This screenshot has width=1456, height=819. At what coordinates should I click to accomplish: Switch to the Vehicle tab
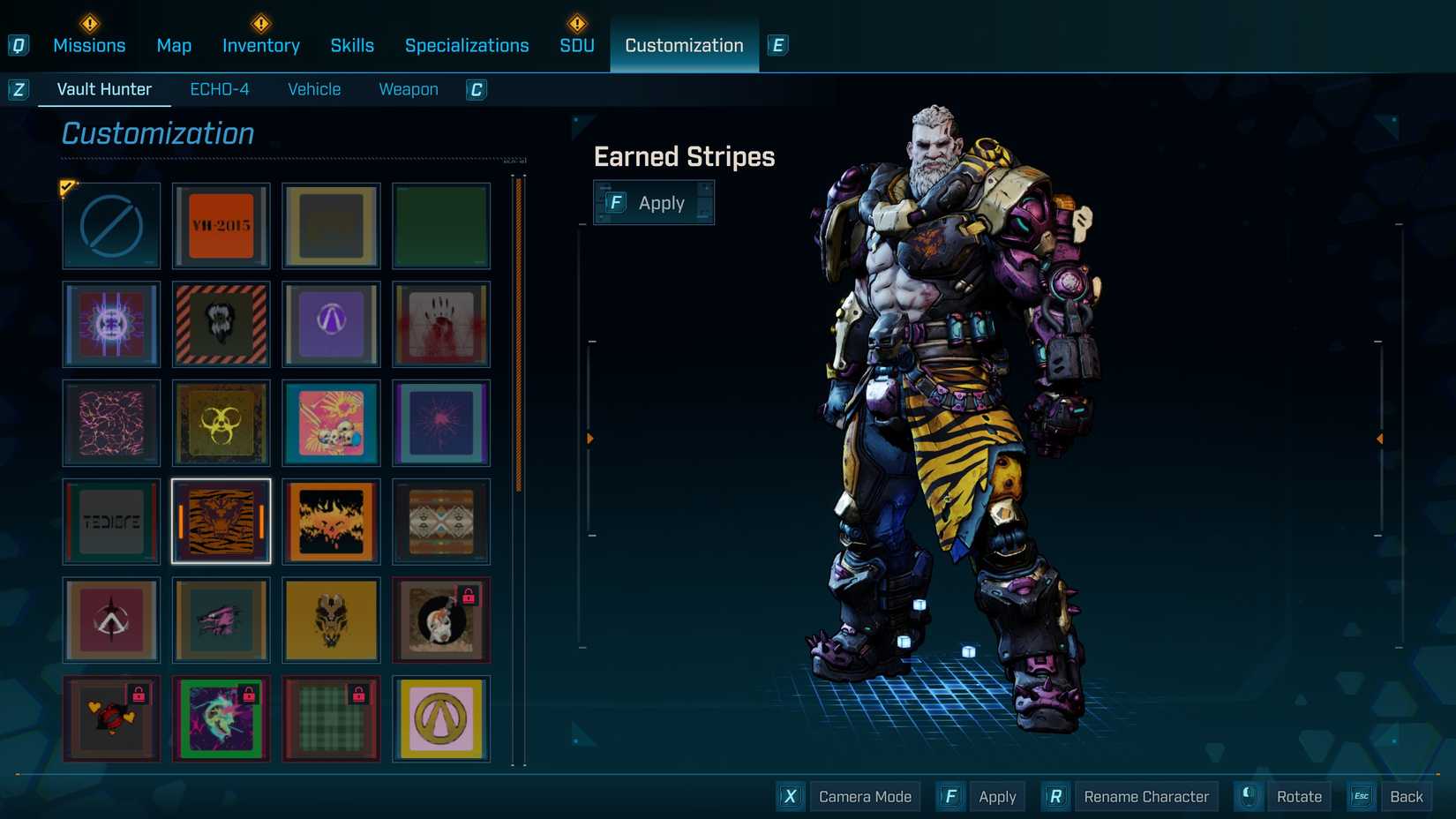(x=313, y=88)
